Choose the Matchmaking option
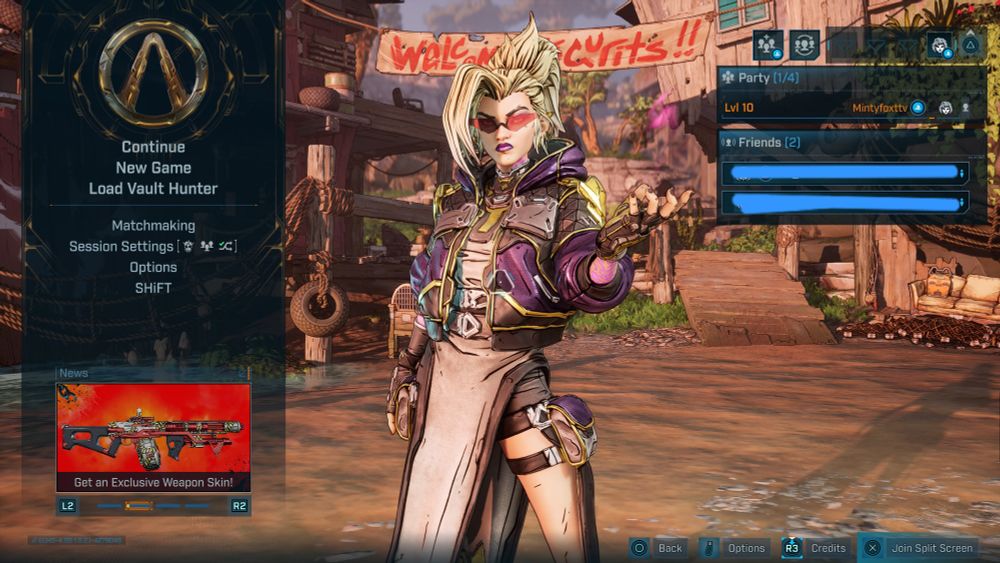 (x=153, y=226)
